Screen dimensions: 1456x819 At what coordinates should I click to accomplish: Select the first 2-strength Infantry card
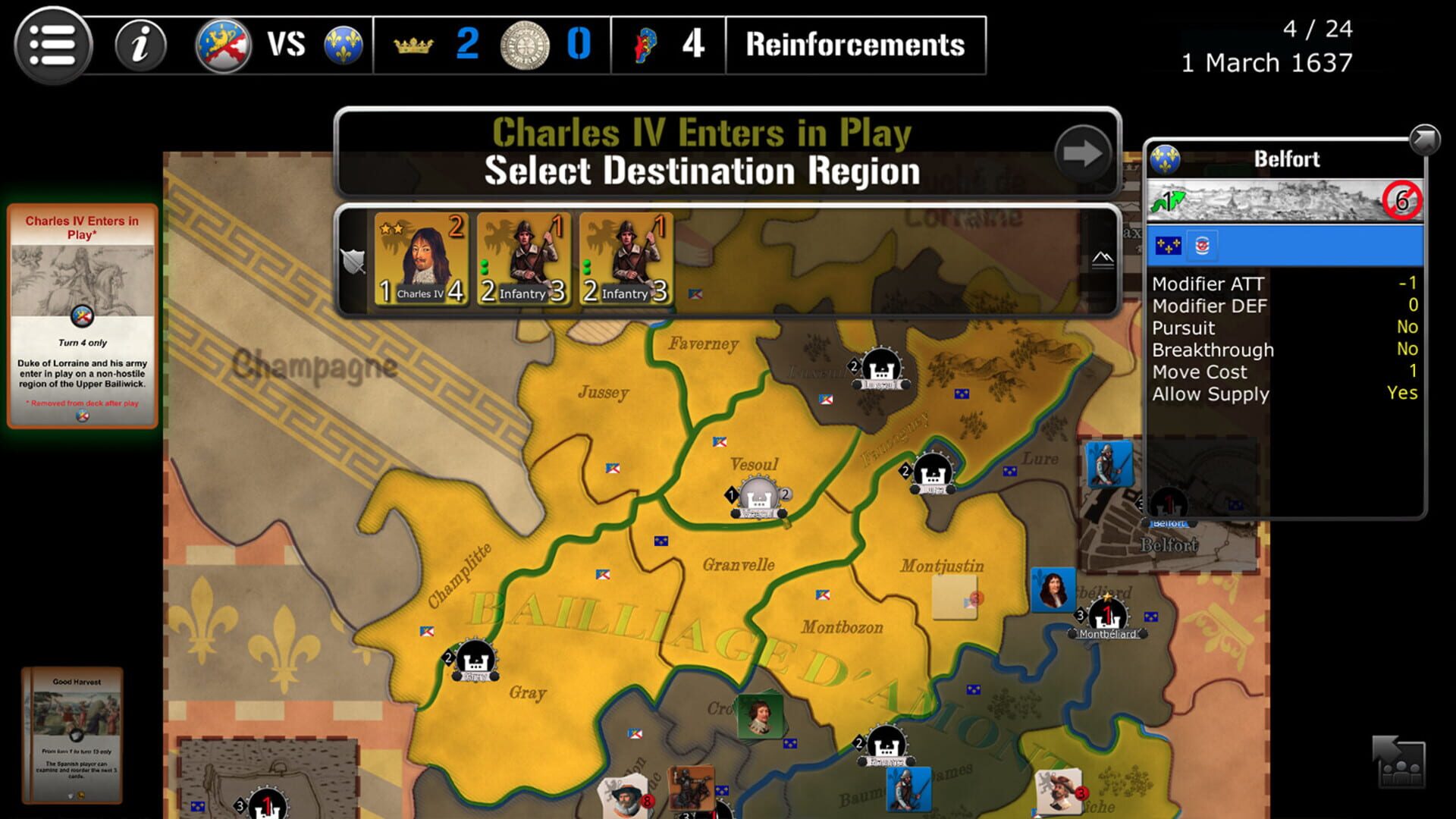click(x=525, y=256)
